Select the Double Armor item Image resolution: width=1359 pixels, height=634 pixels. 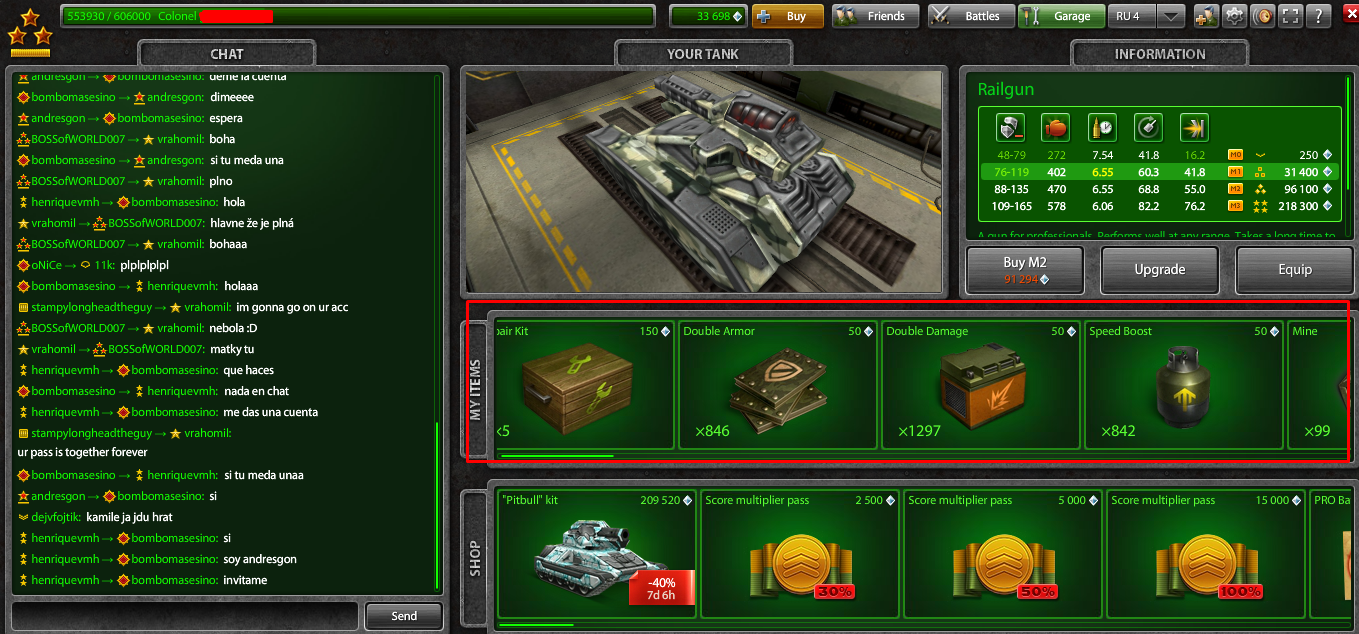point(778,385)
